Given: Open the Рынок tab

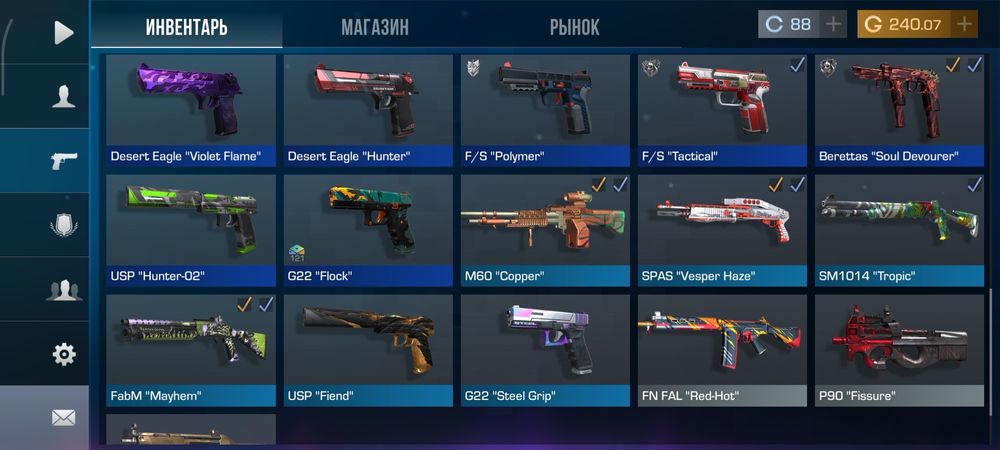Looking at the screenshot, I should (574, 26).
